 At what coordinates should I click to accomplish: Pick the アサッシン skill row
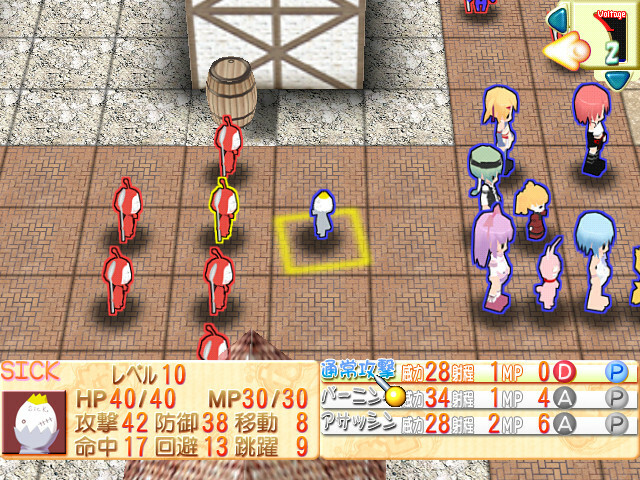pos(355,423)
